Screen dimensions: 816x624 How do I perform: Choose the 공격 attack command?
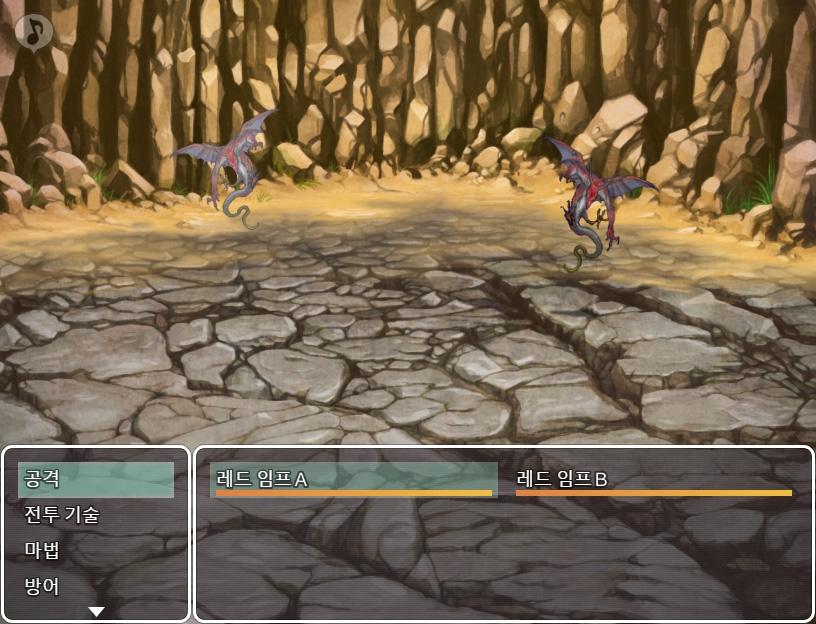click(95, 479)
